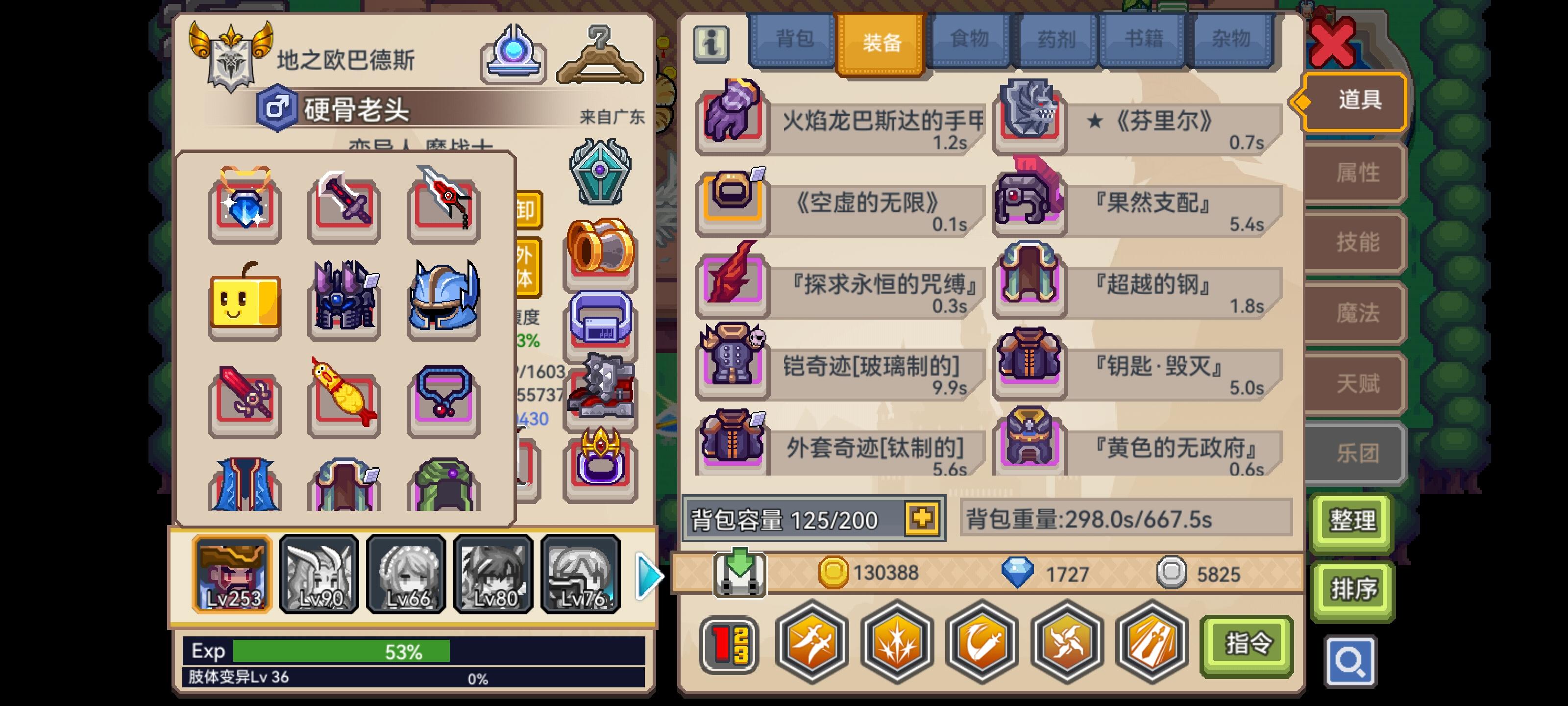The width and height of the screenshot is (1568, 706).
Task: Click the plus to expand backpack capacity
Action: coord(923,519)
